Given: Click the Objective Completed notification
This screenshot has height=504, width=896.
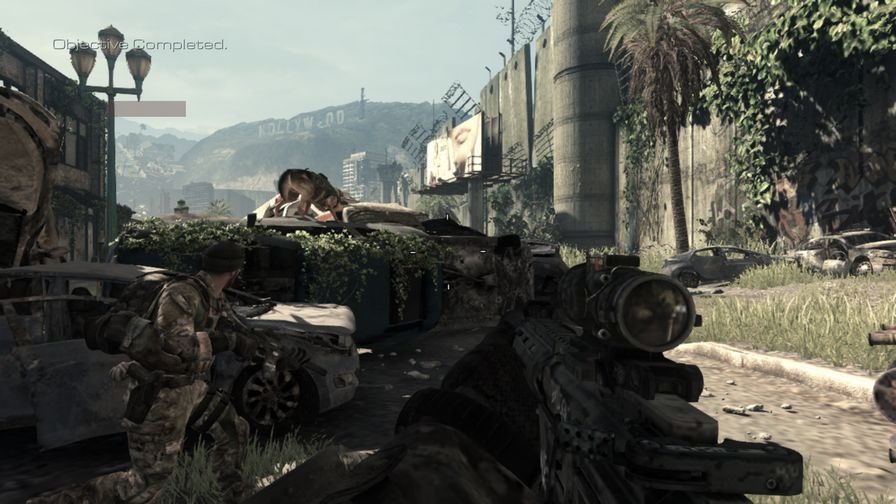Looking at the screenshot, I should click(x=139, y=45).
